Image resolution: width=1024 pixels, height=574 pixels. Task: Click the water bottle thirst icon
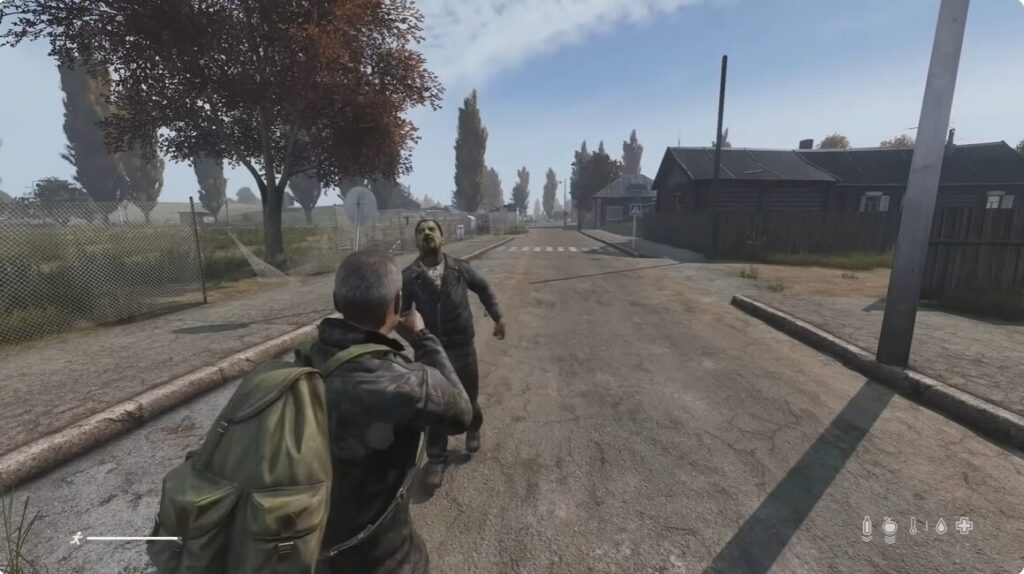tap(867, 527)
